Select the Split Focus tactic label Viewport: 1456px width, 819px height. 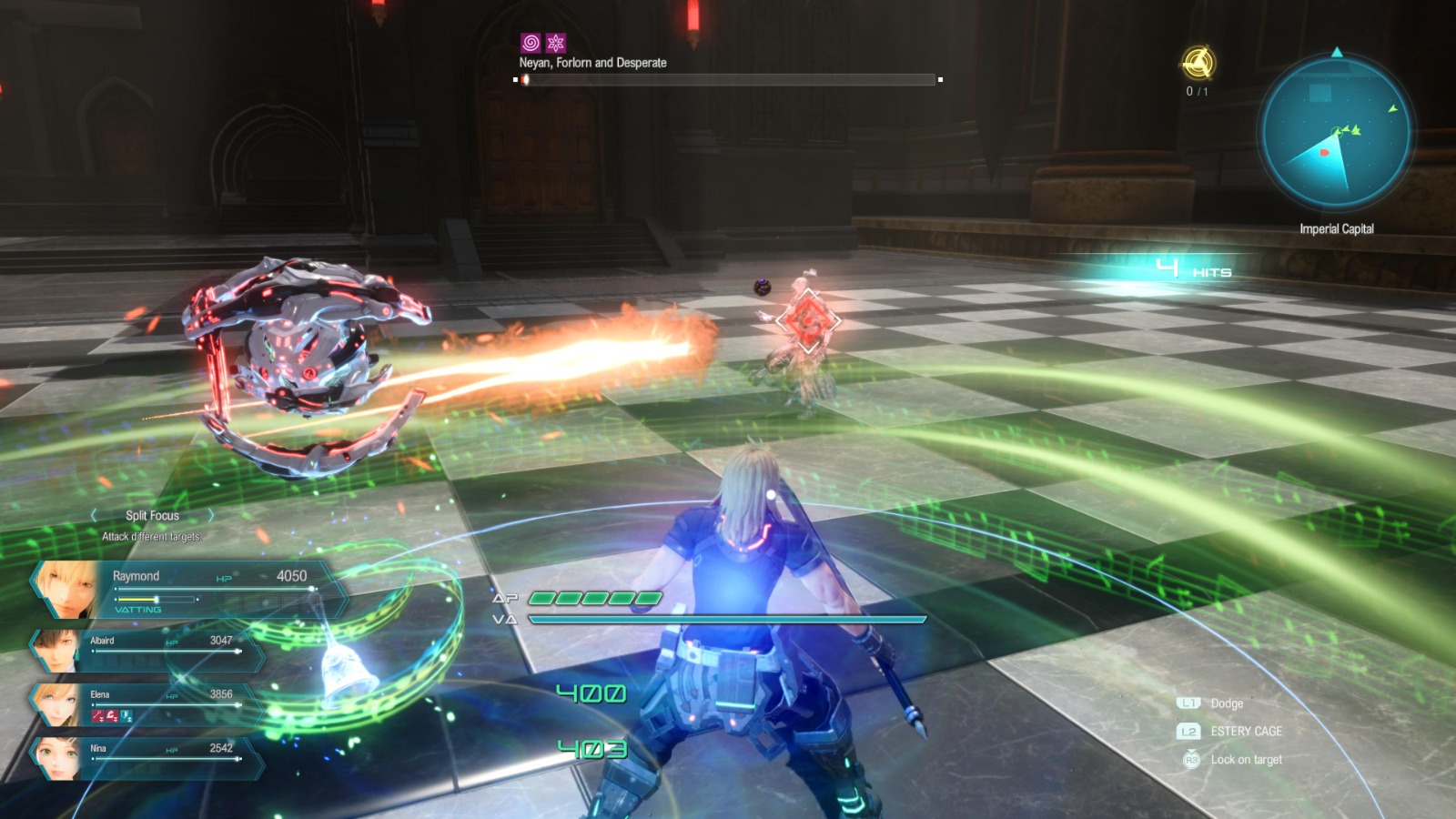pos(151,514)
